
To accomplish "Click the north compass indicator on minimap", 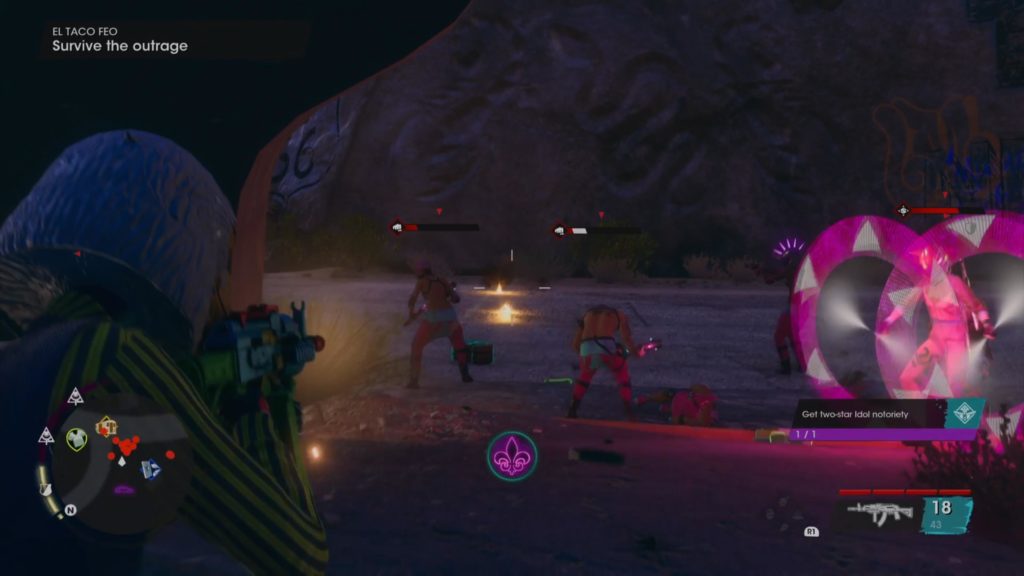I will 70,510.
